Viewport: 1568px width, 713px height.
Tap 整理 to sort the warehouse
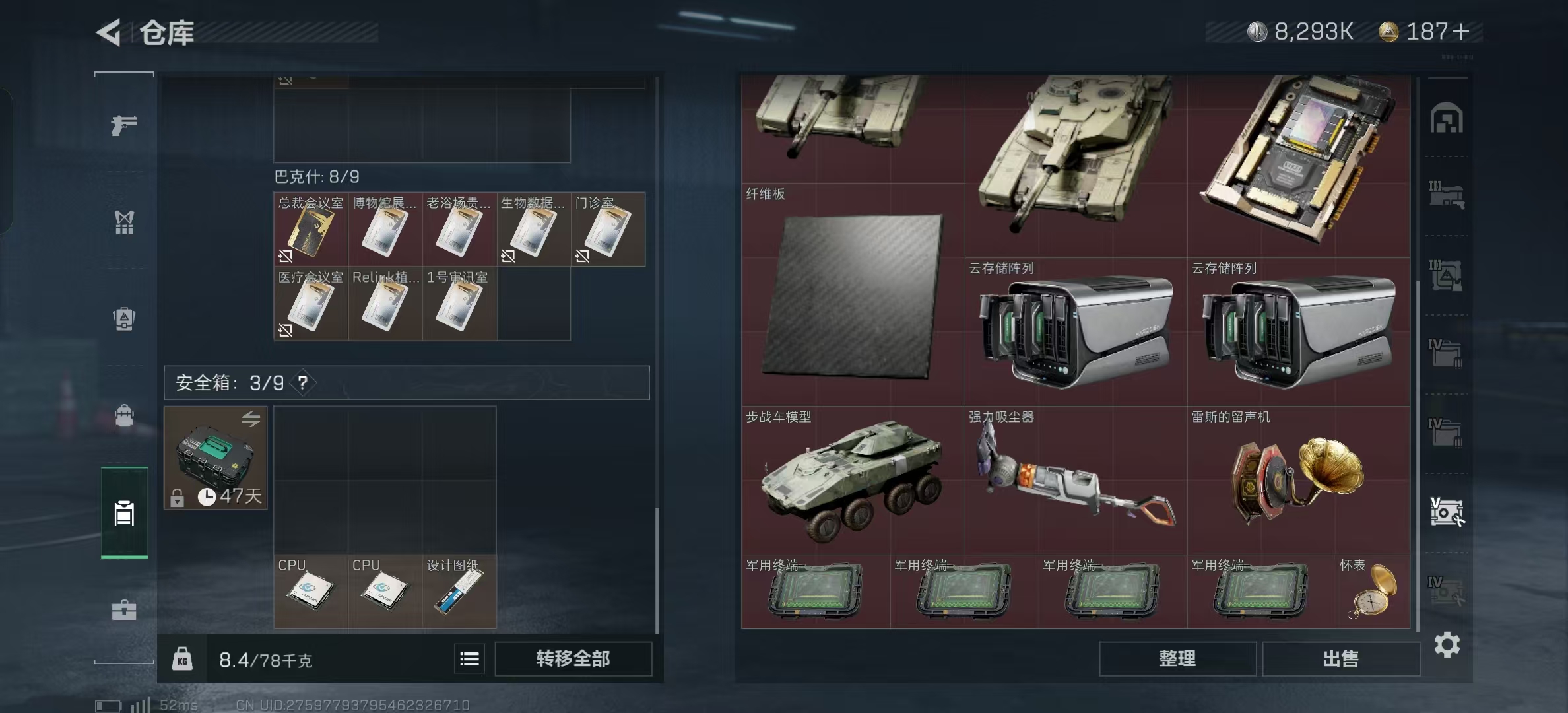(1177, 658)
